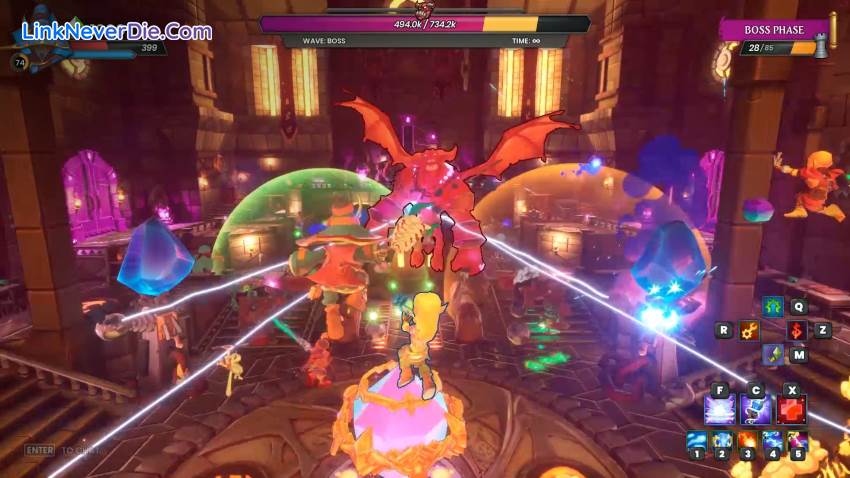Viewport: 850px width, 478px height.
Task: Choose the pink beam defense in slot 5
Action: pos(797,441)
